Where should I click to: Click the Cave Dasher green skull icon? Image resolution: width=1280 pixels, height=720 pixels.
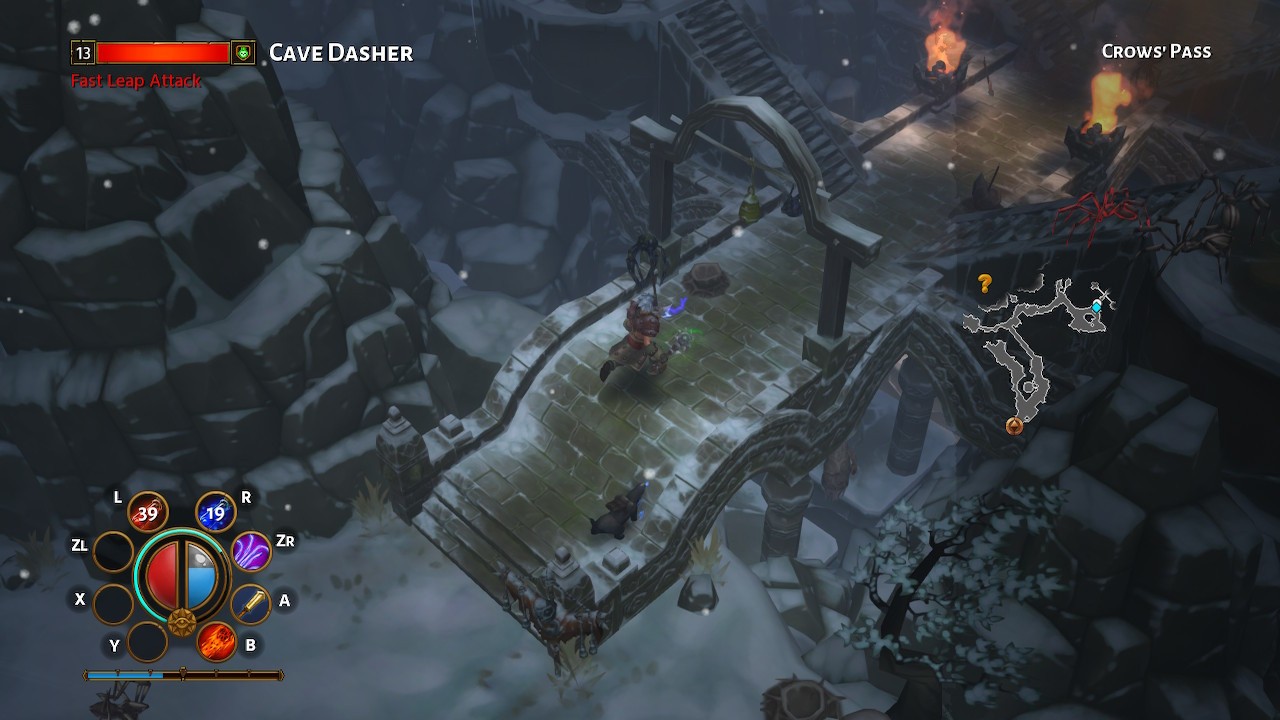tap(243, 53)
